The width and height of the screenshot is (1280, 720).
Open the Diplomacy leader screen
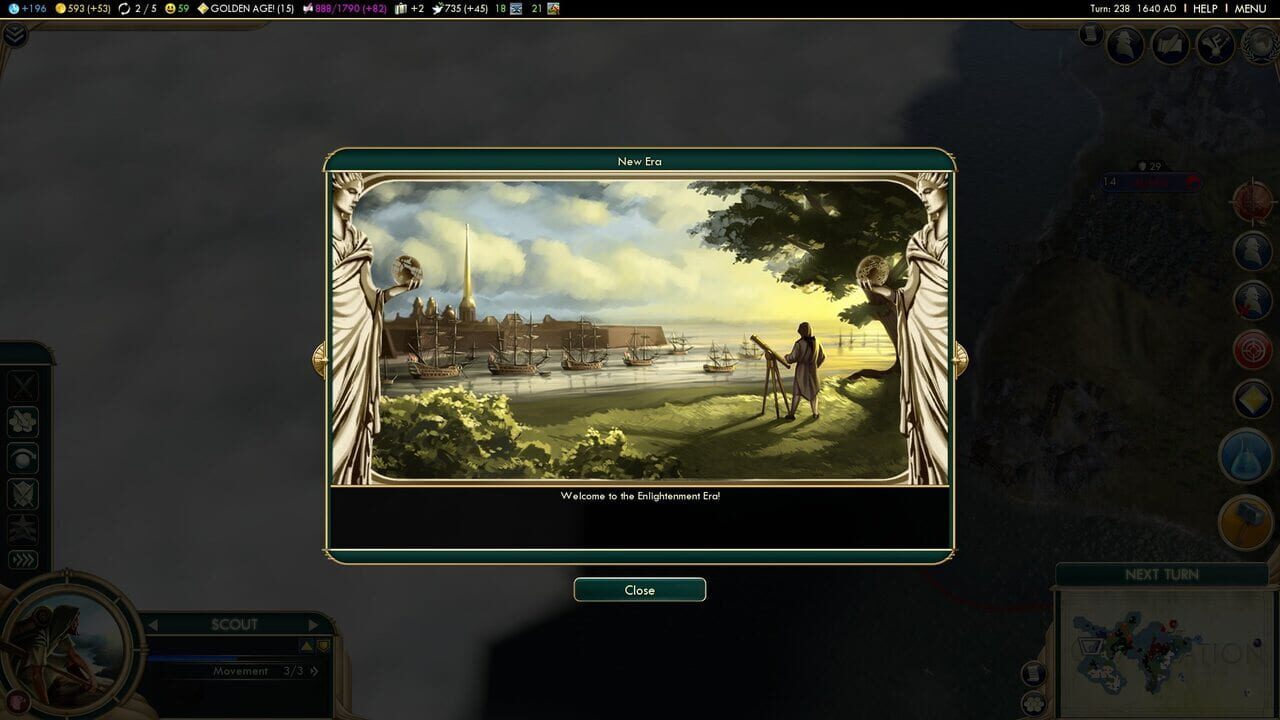click(1126, 46)
